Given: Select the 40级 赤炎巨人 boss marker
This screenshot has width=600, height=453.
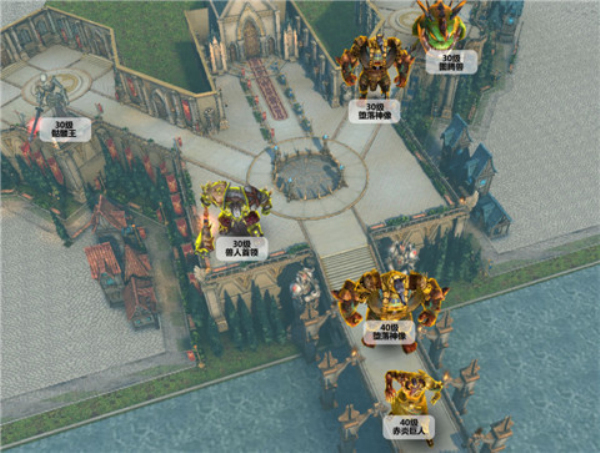Looking at the screenshot, I should tap(409, 427).
